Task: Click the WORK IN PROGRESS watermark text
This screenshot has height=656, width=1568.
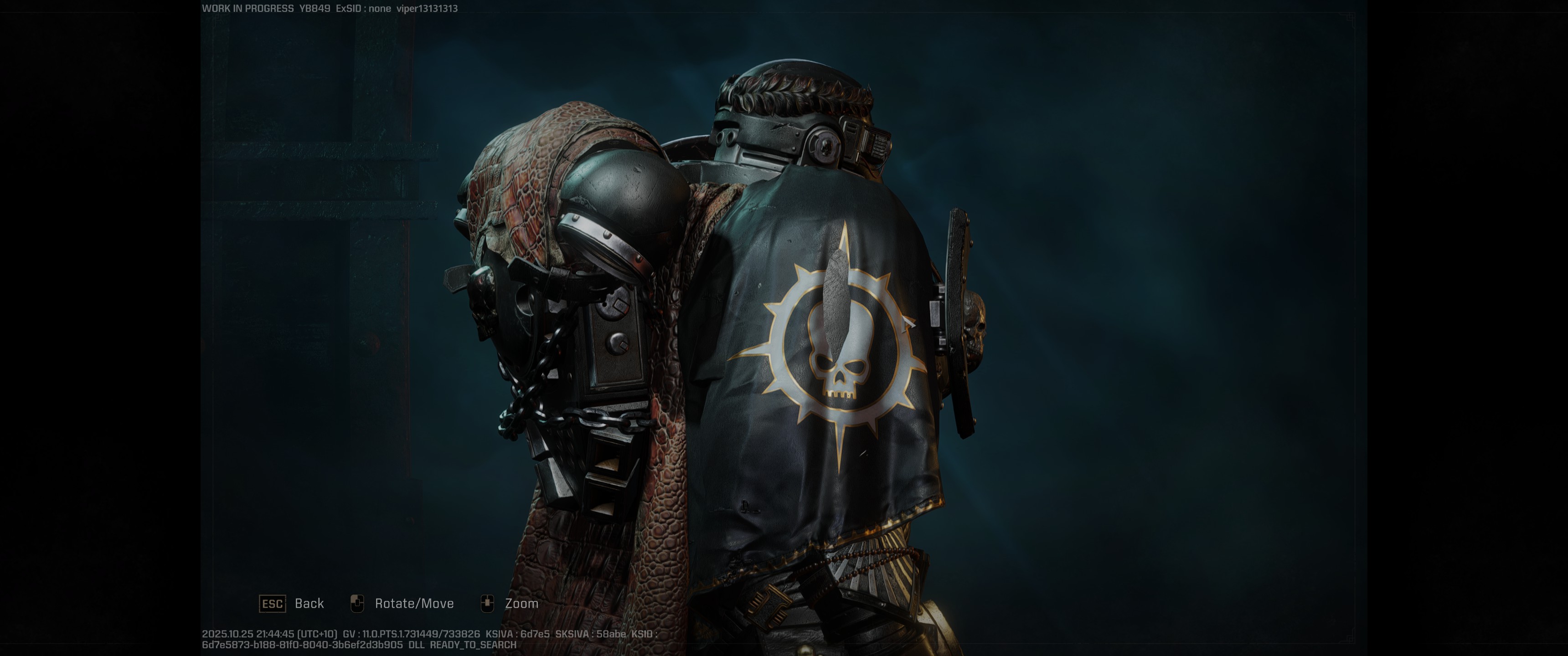Action: (x=247, y=9)
